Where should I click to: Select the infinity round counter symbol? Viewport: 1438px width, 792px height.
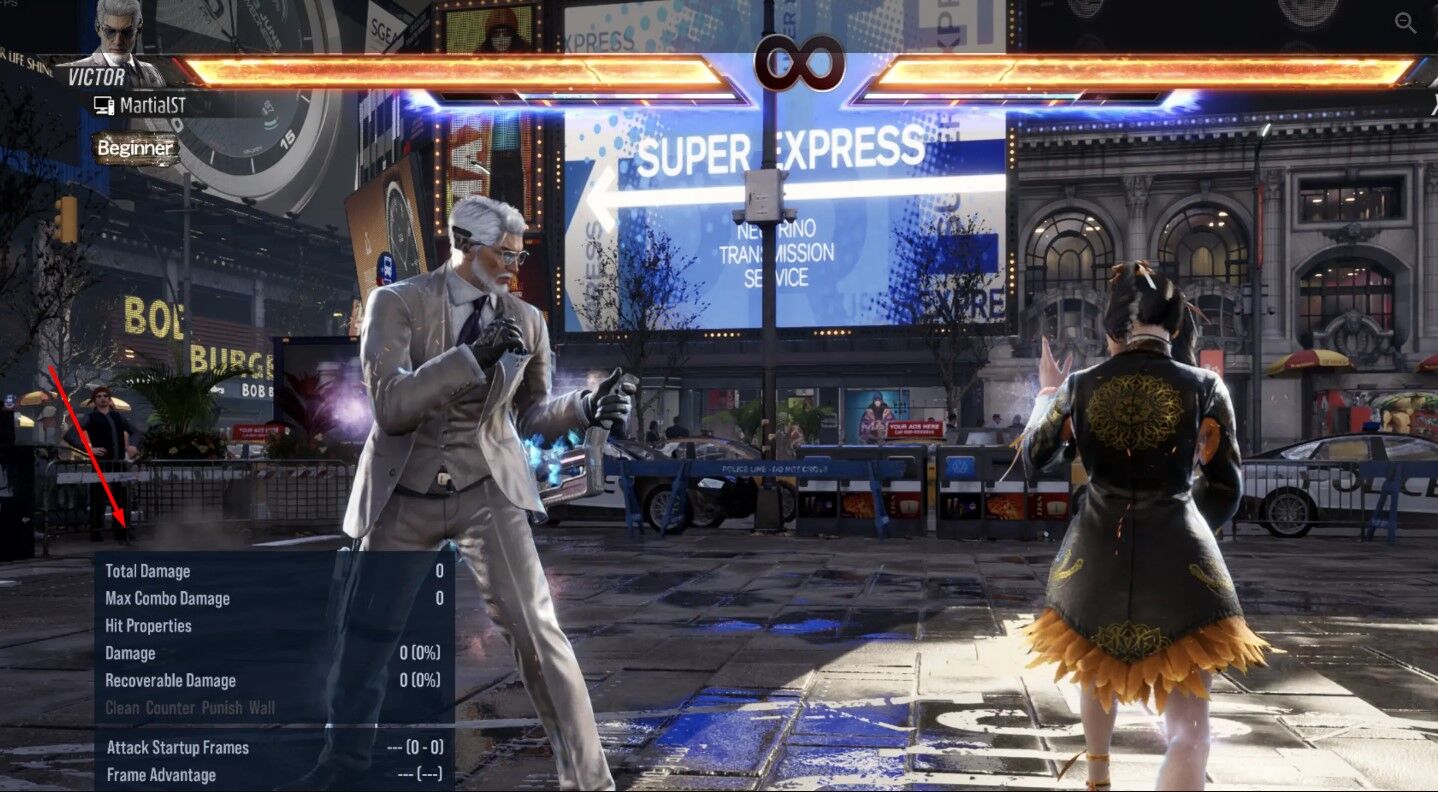pos(800,62)
